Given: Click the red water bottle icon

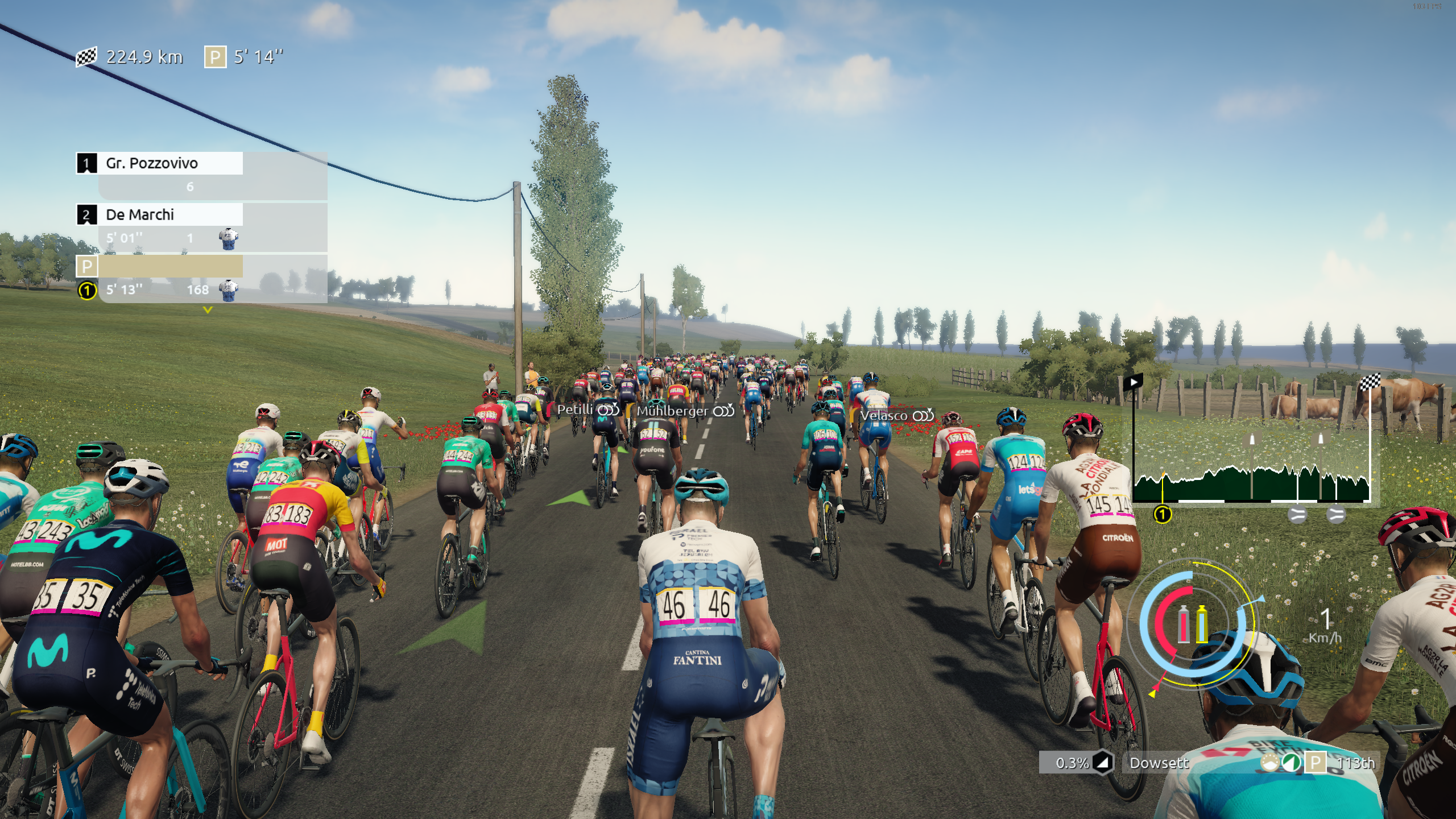Looking at the screenshot, I should pos(1184,624).
